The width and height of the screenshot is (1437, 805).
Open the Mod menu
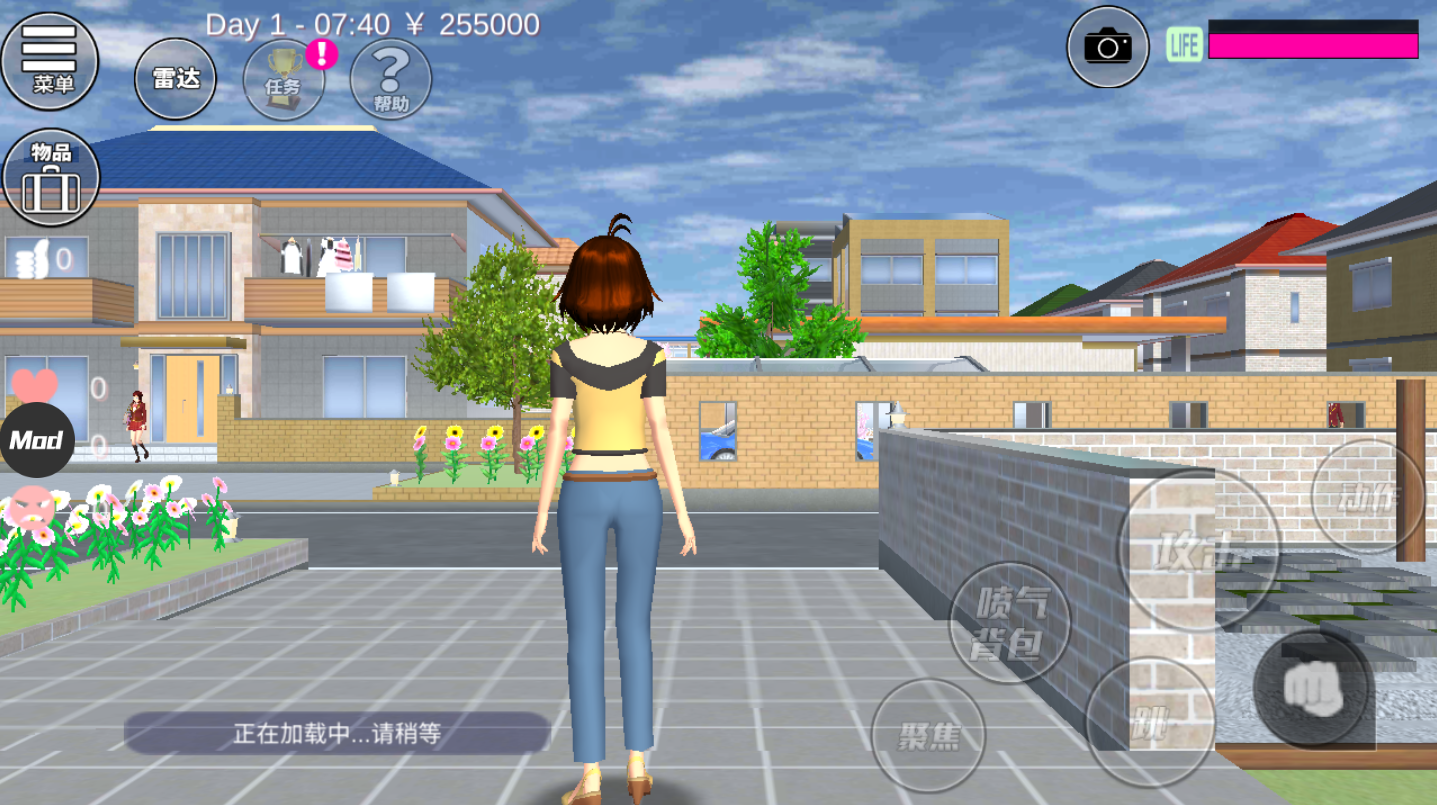tap(37, 440)
